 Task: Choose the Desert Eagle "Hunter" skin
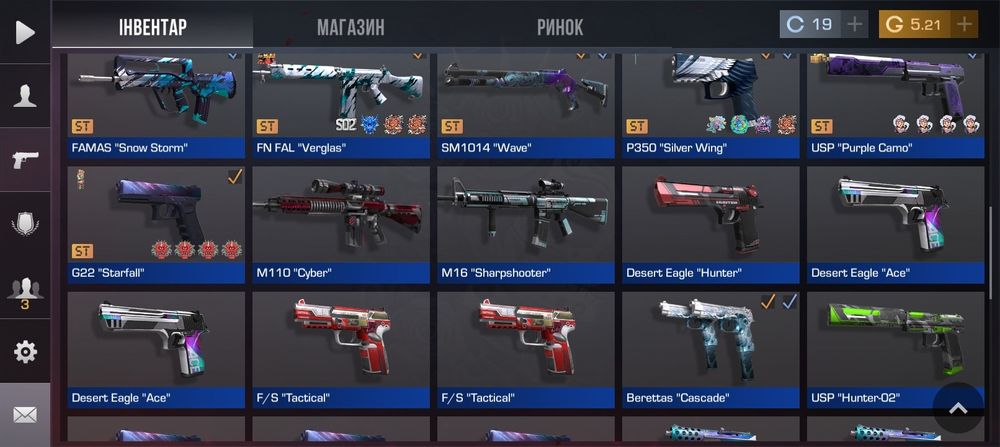(710, 224)
